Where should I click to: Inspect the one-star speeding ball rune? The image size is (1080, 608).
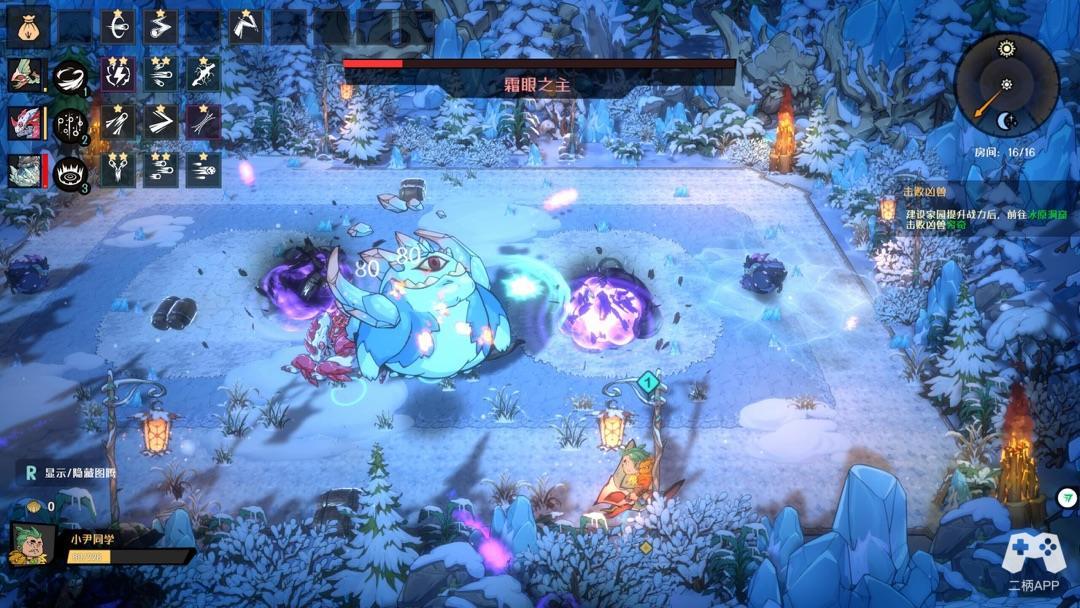pos(203,171)
